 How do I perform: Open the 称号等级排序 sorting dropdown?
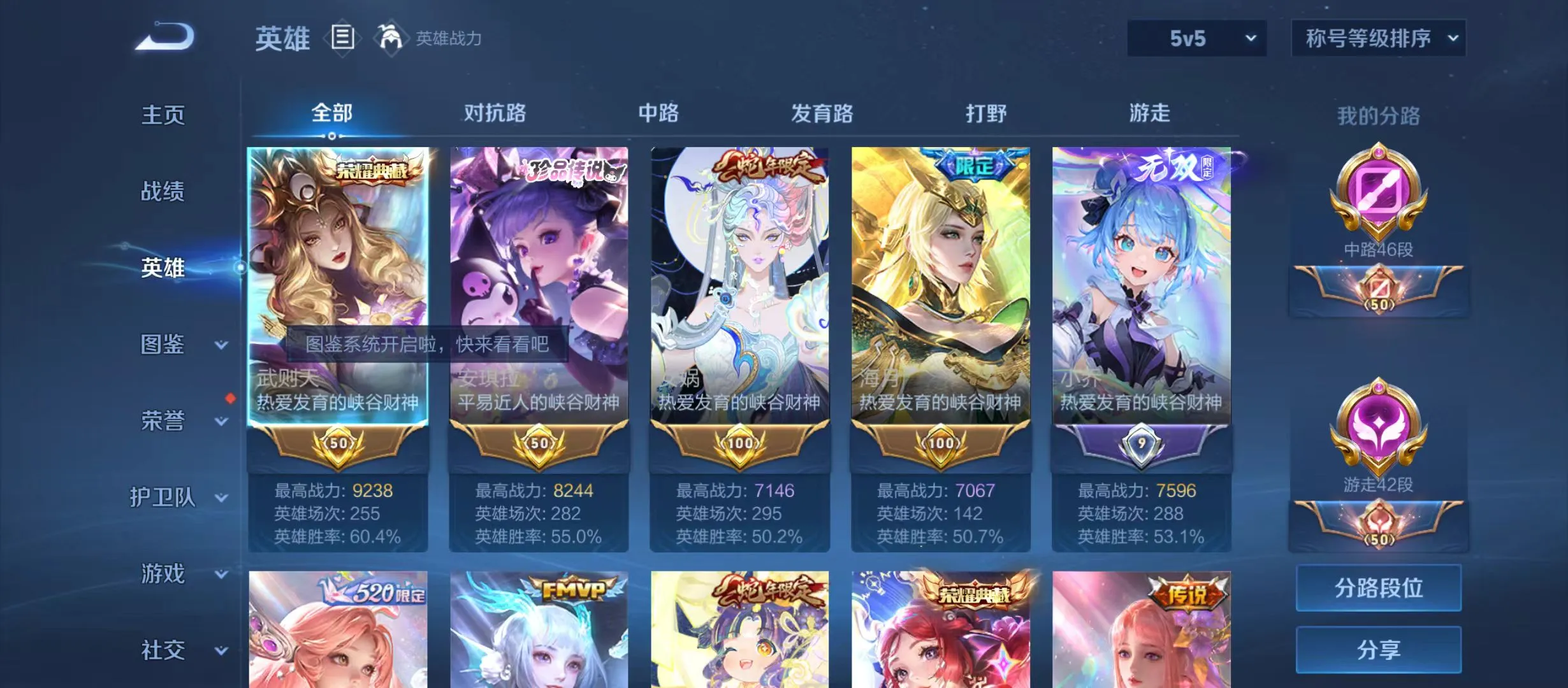click(1378, 38)
